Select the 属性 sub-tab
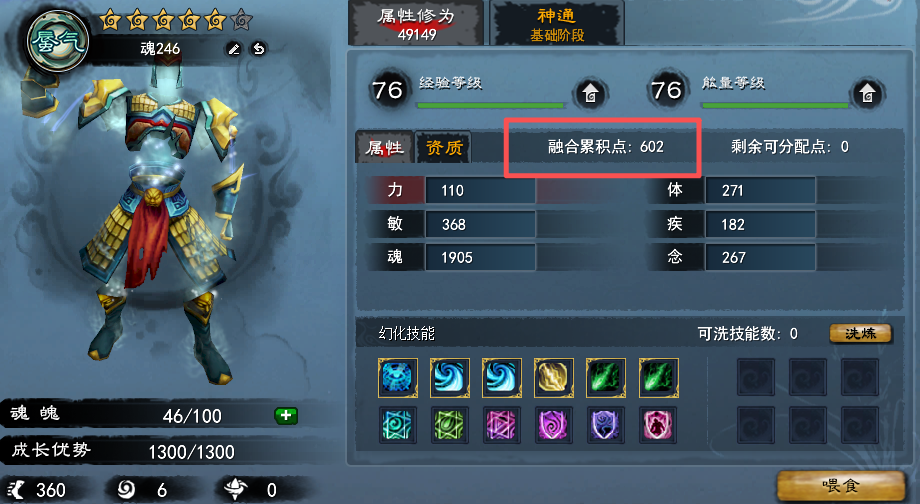The width and height of the screenshot is (920, 504). pos(385,148)
